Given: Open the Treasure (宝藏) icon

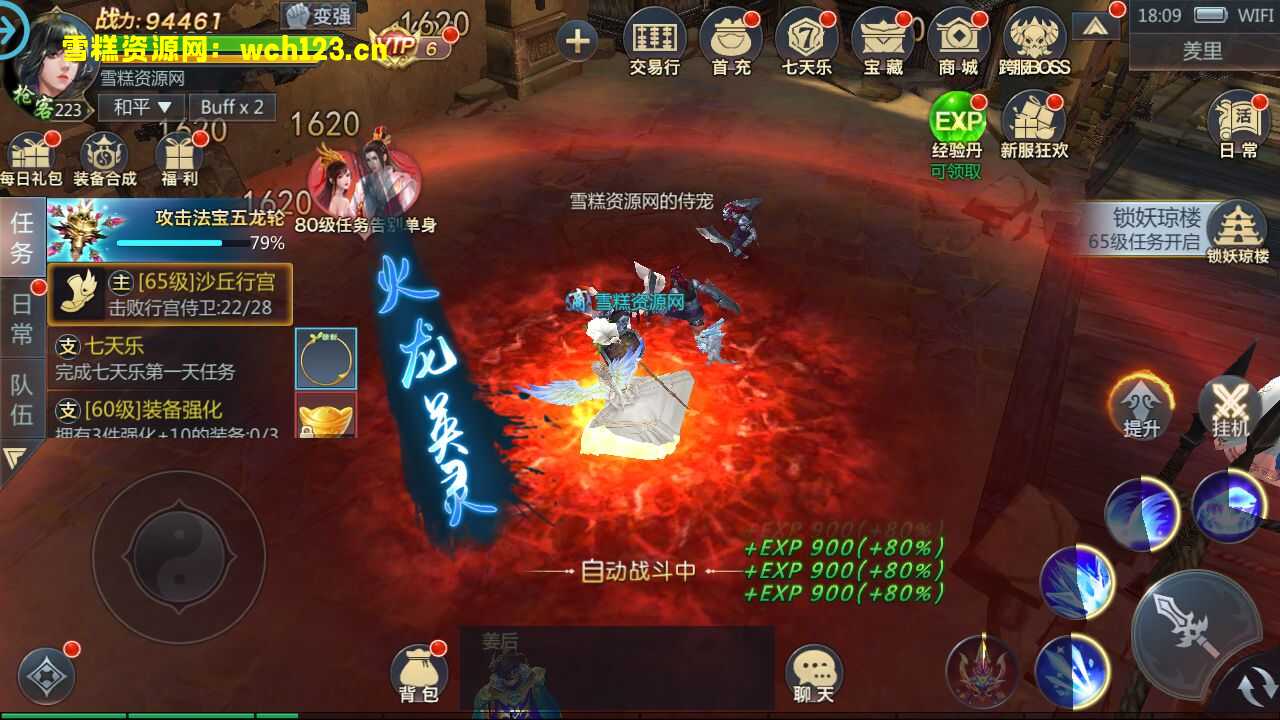Looking at the screenshot, I should pos(883,40).
